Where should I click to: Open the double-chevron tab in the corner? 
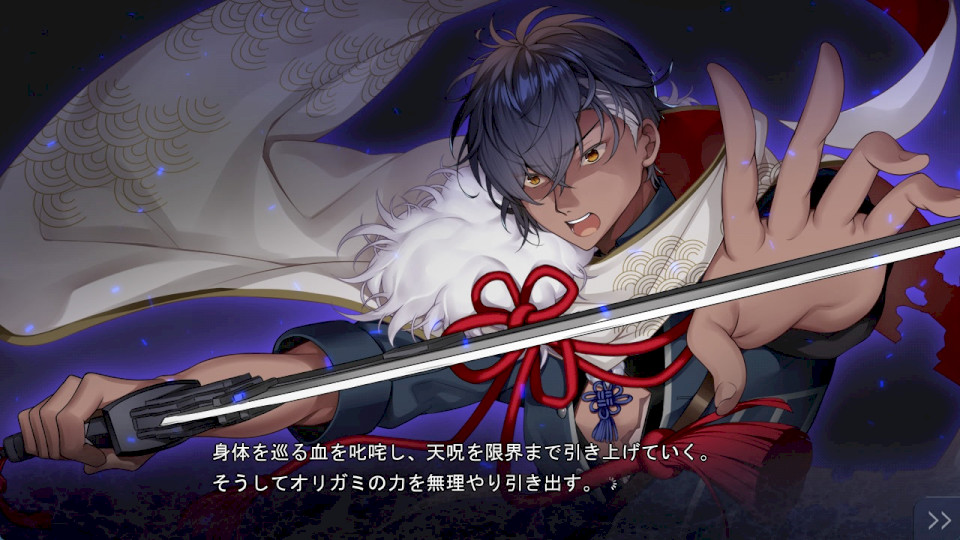(939, 519)
